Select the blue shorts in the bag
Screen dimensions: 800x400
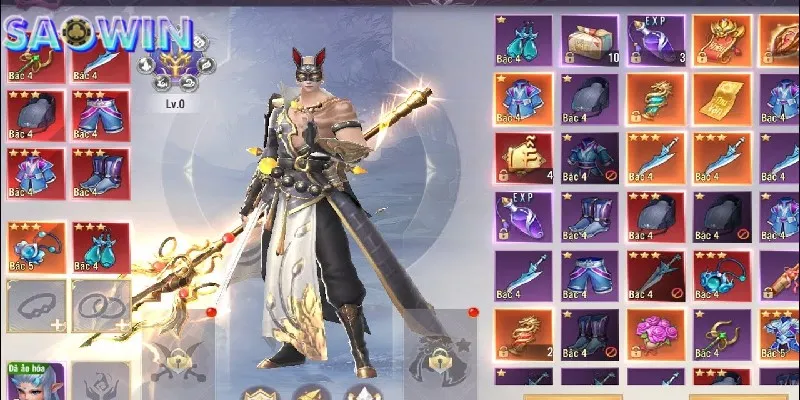[x=589, y=276]
